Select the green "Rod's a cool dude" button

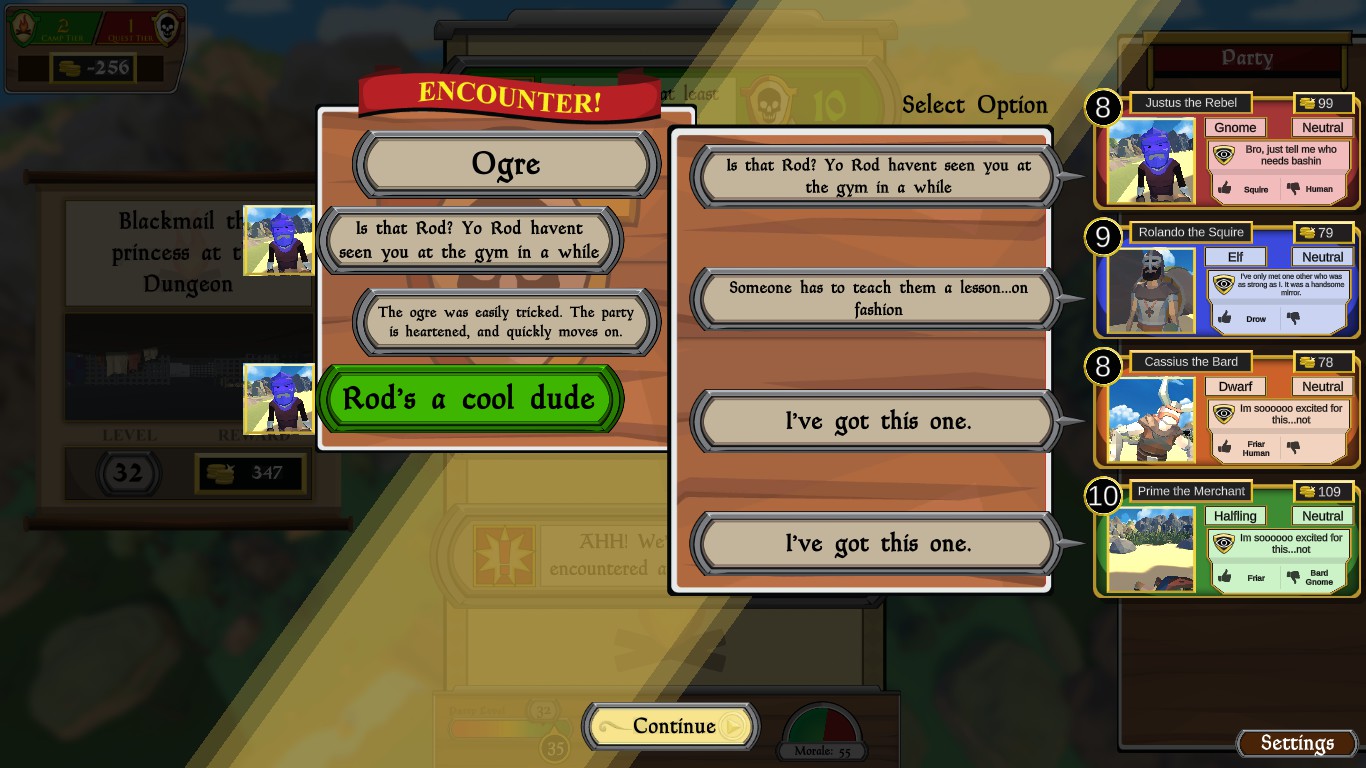click(469, 399)
